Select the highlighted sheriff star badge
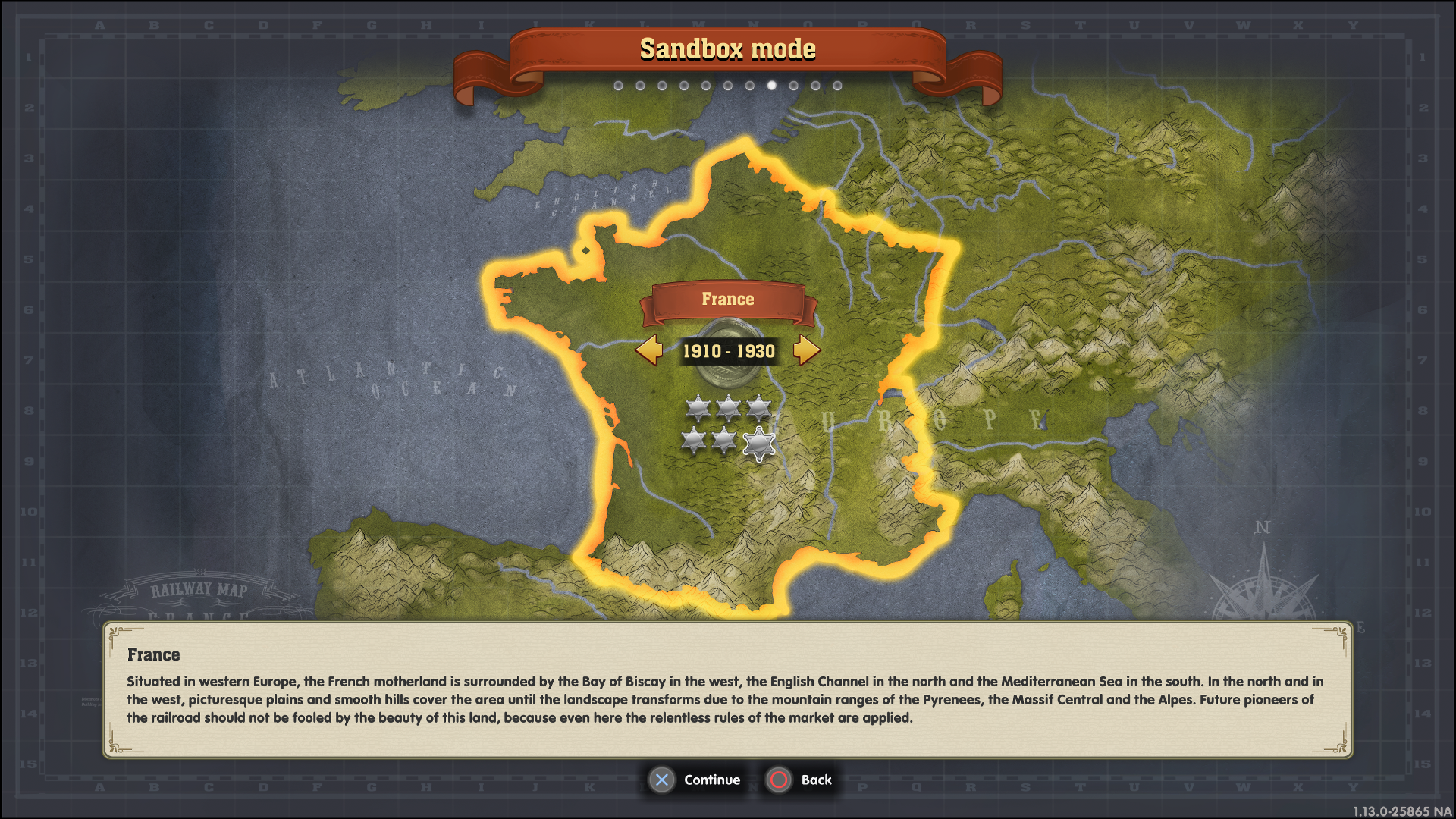1456x819 pixels. pyautogui.click(x=759, y=444)
